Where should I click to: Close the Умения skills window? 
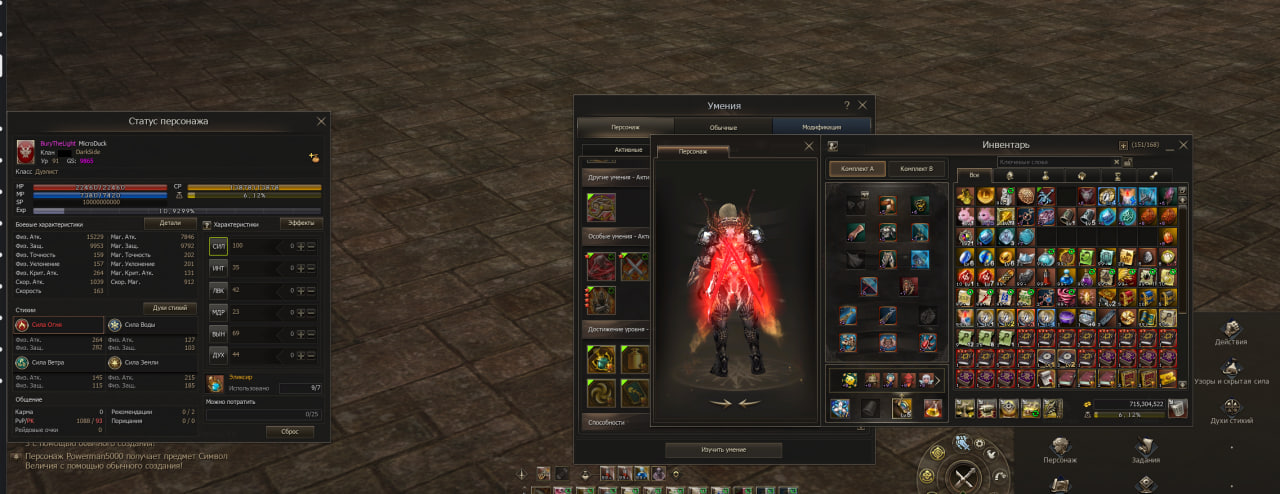tap(863, 105)
